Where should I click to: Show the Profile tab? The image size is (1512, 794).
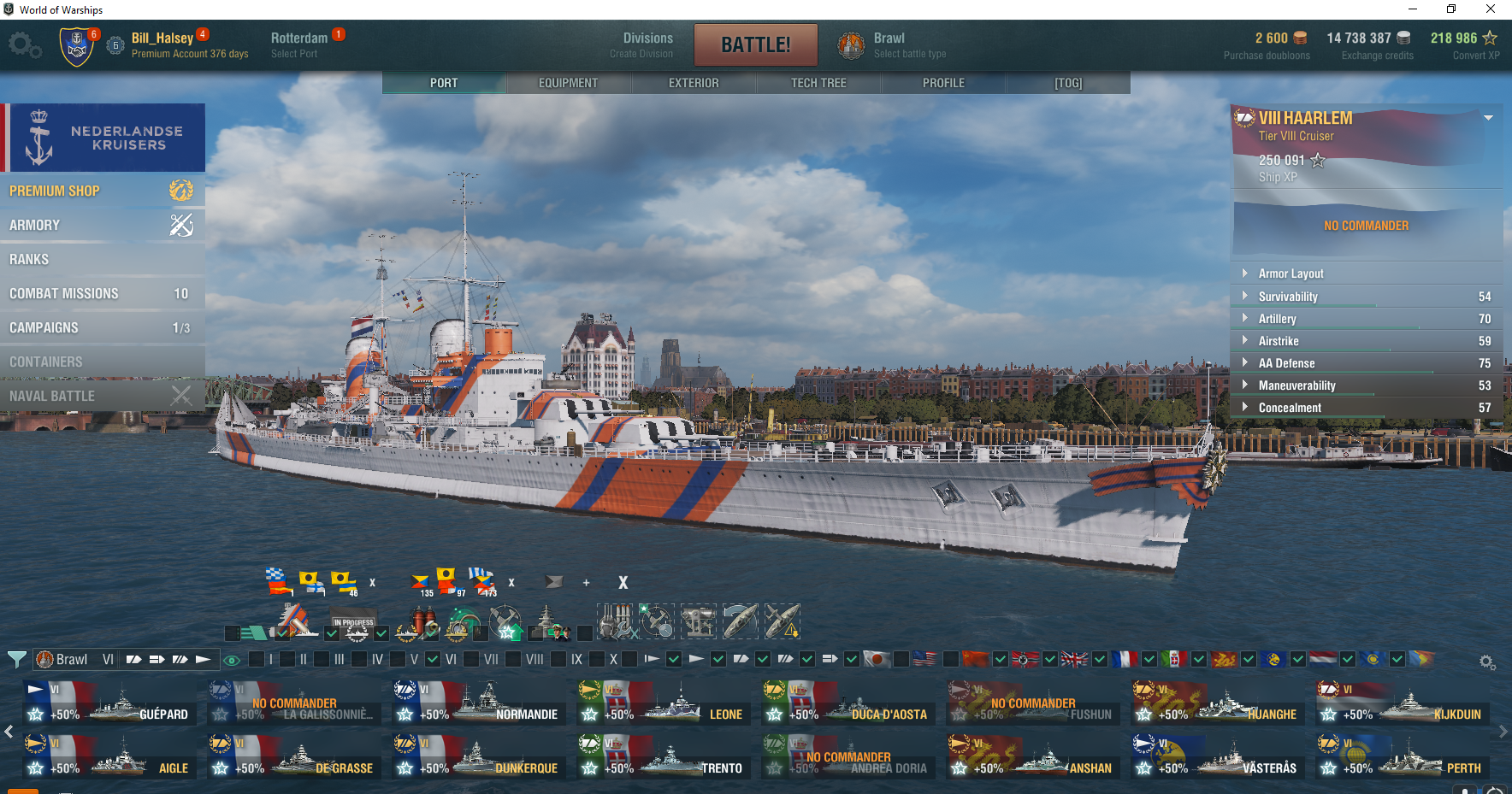click(943, 83)
